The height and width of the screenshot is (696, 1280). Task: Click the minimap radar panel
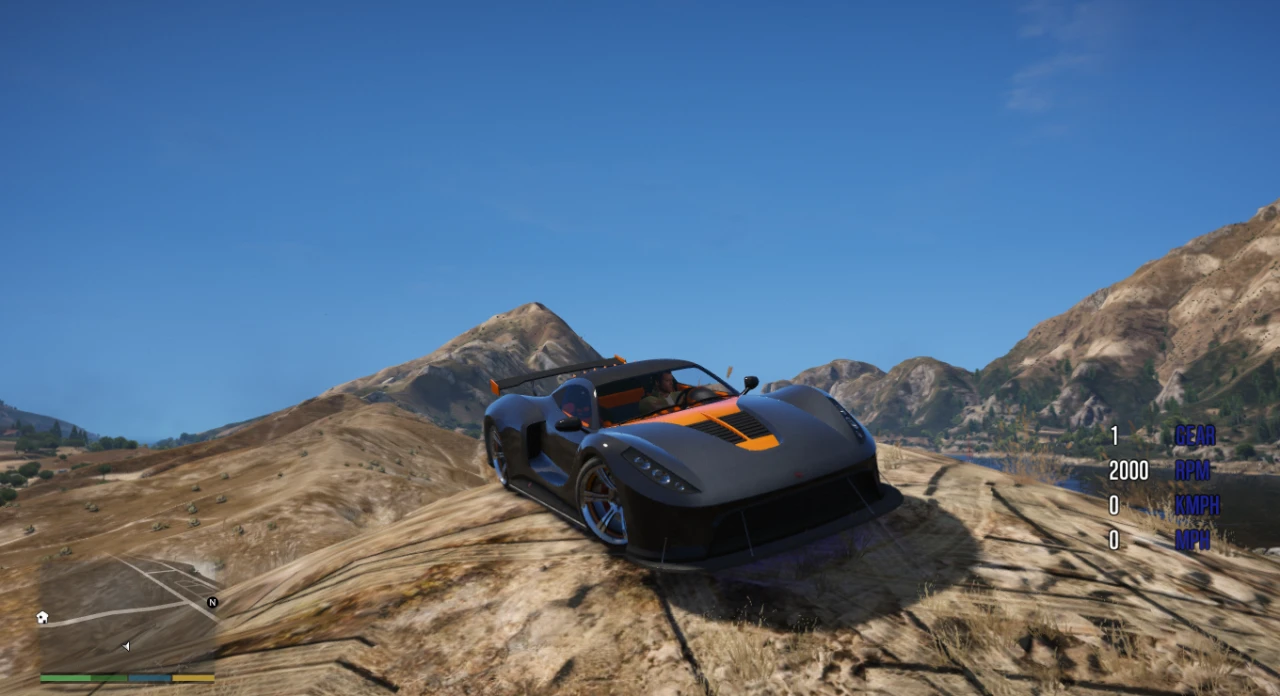pos(128,613)
